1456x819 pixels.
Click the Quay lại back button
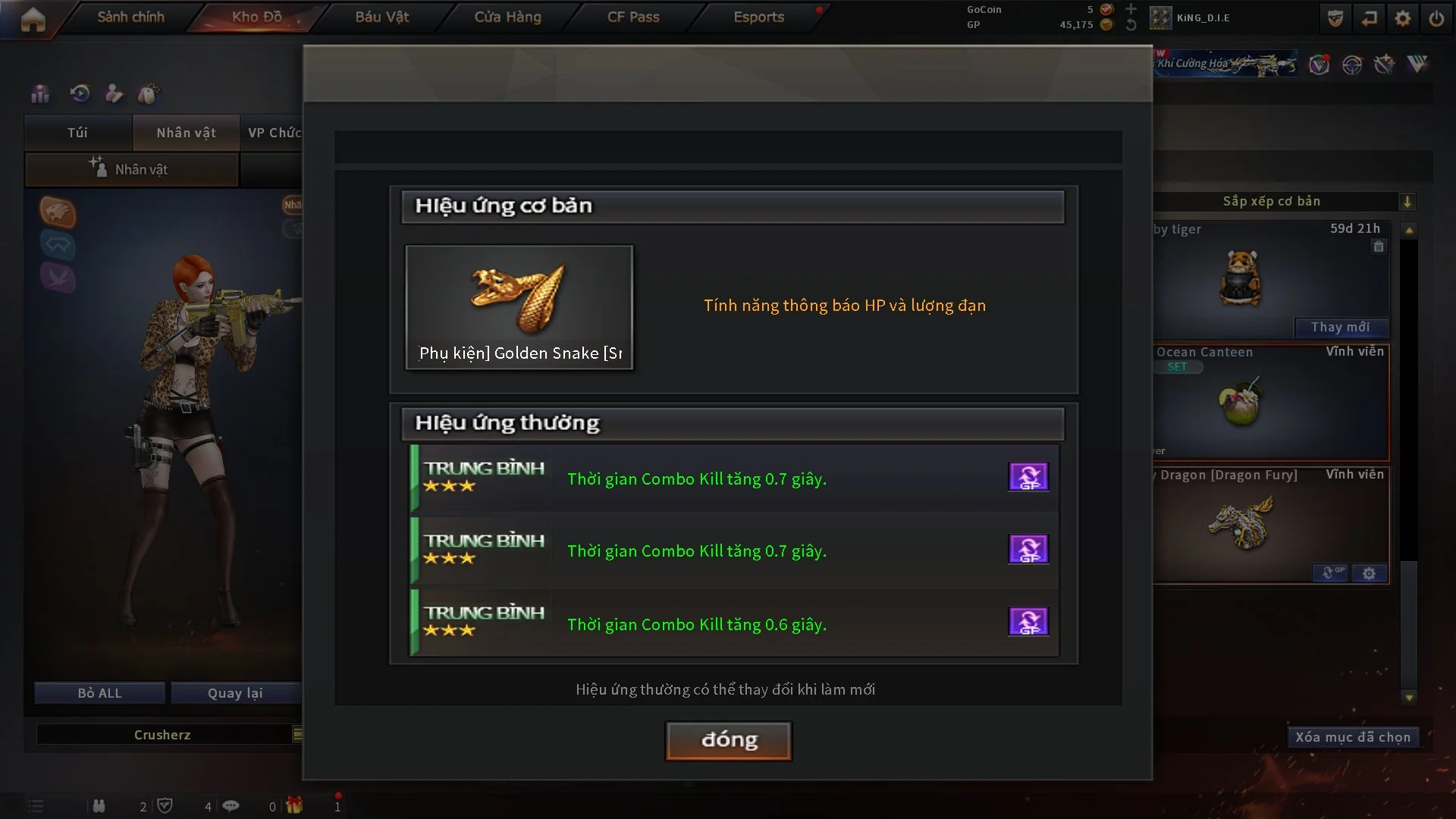click(x=235, y=693)
